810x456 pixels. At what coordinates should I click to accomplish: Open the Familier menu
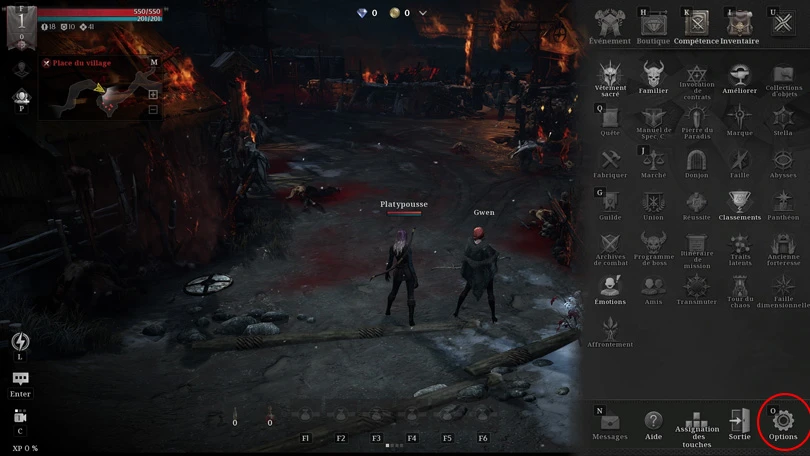point(653,75)
